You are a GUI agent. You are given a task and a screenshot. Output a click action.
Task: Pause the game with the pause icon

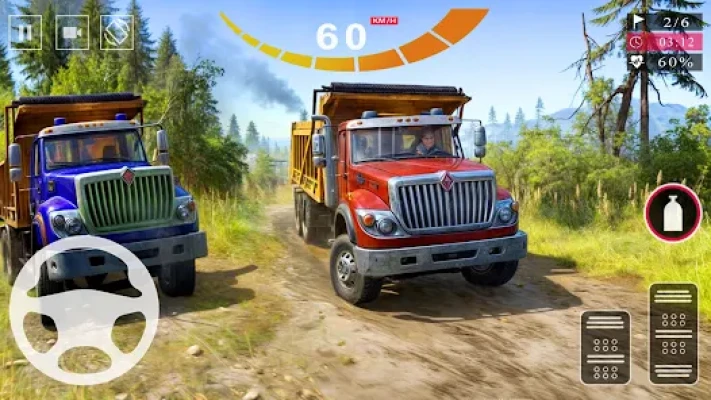pos(24,32)
